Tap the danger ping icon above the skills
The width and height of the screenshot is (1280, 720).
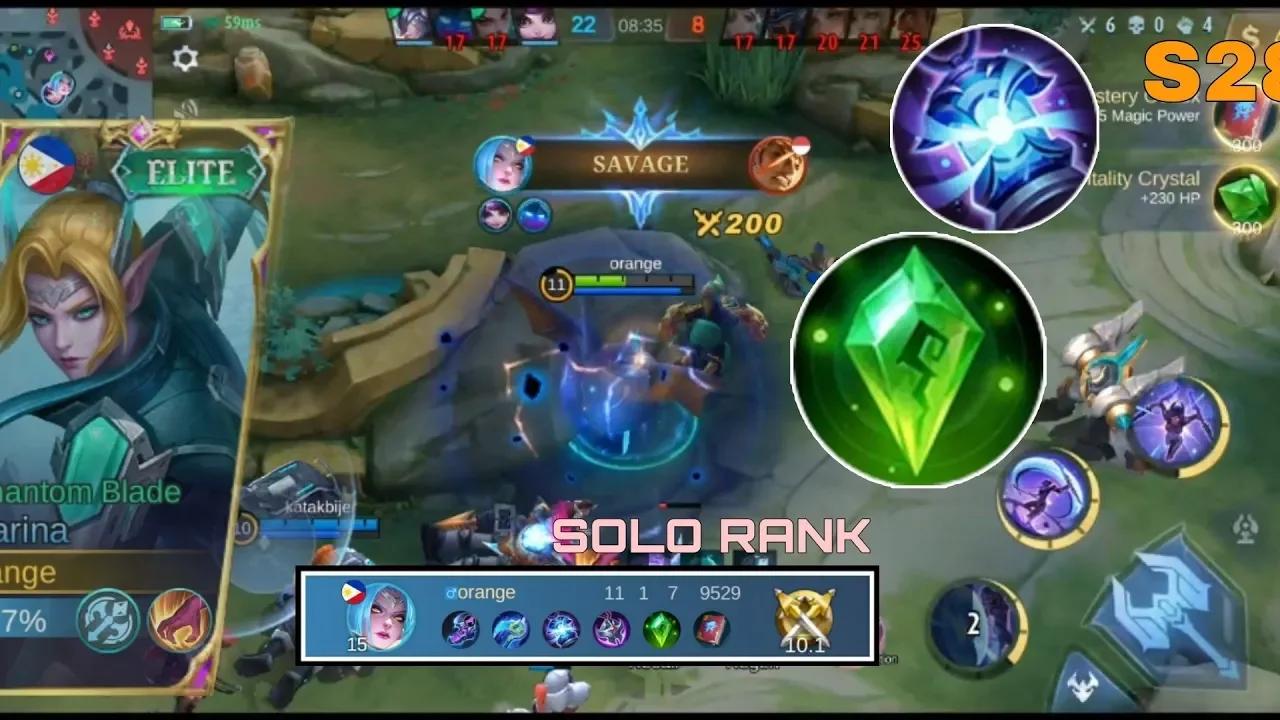[1243, 523]
